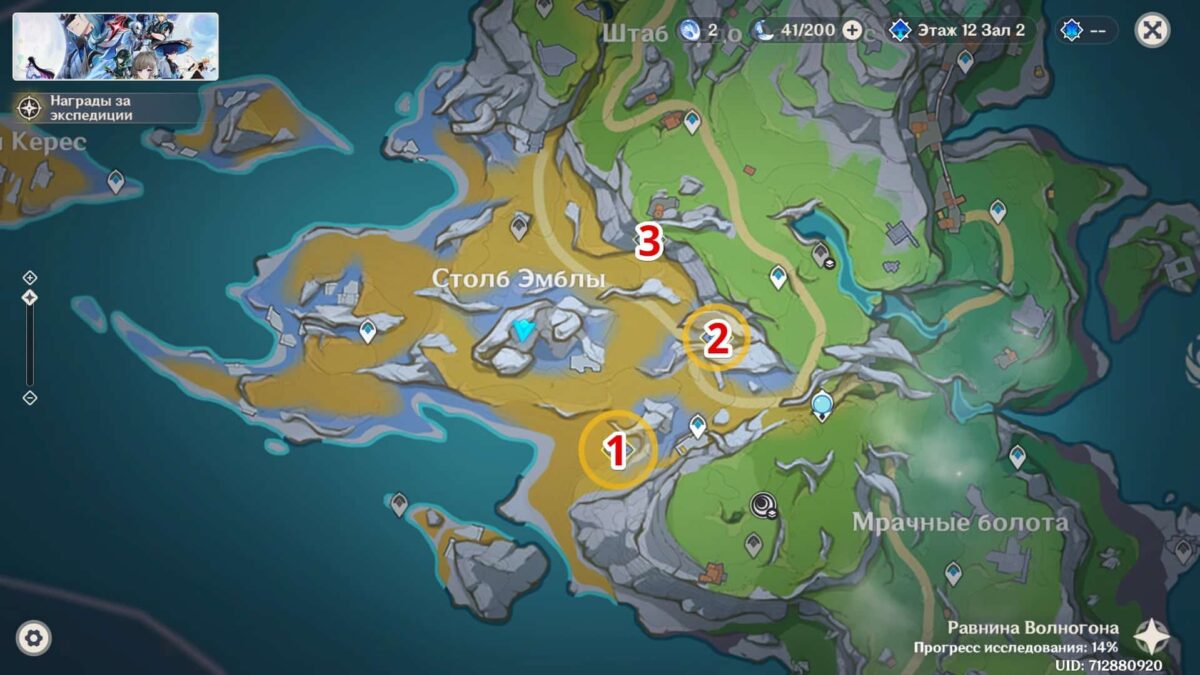Close the map screen
Viewport: 1200px width, 675px height.
coord(1152,31)
